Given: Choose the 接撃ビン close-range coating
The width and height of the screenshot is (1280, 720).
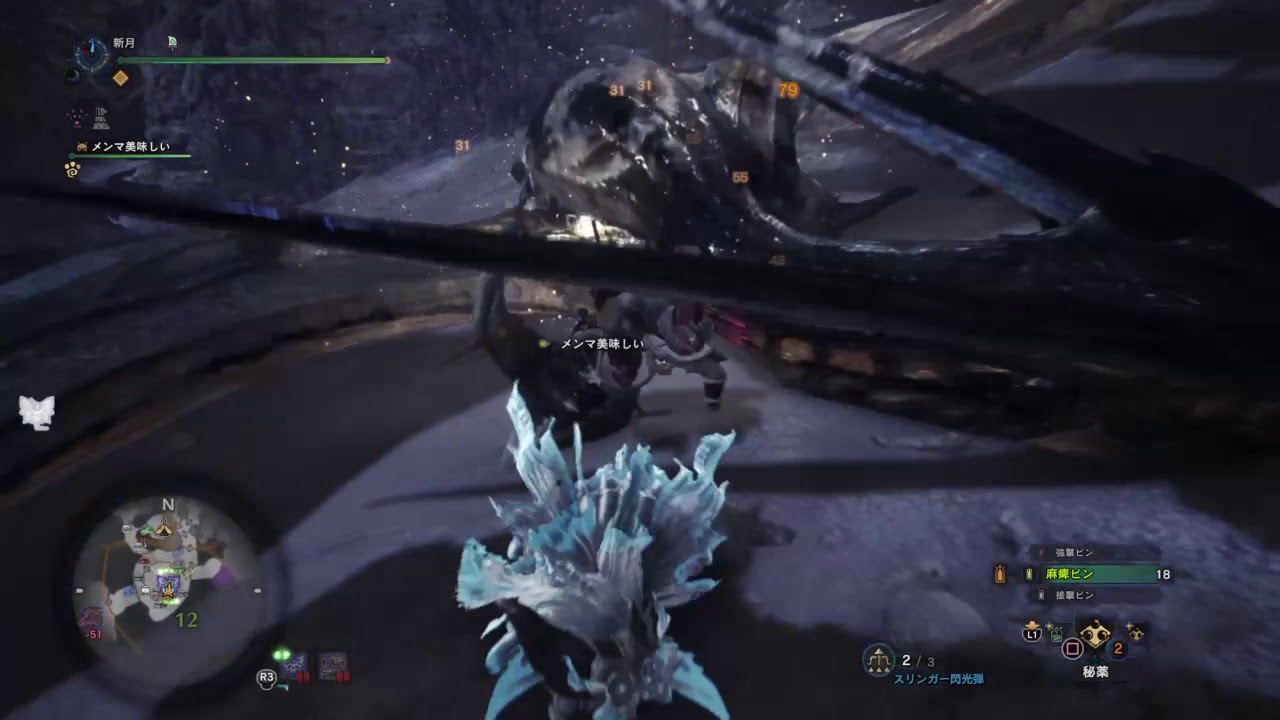Looking at the screenshot, I should [1073, 595].
